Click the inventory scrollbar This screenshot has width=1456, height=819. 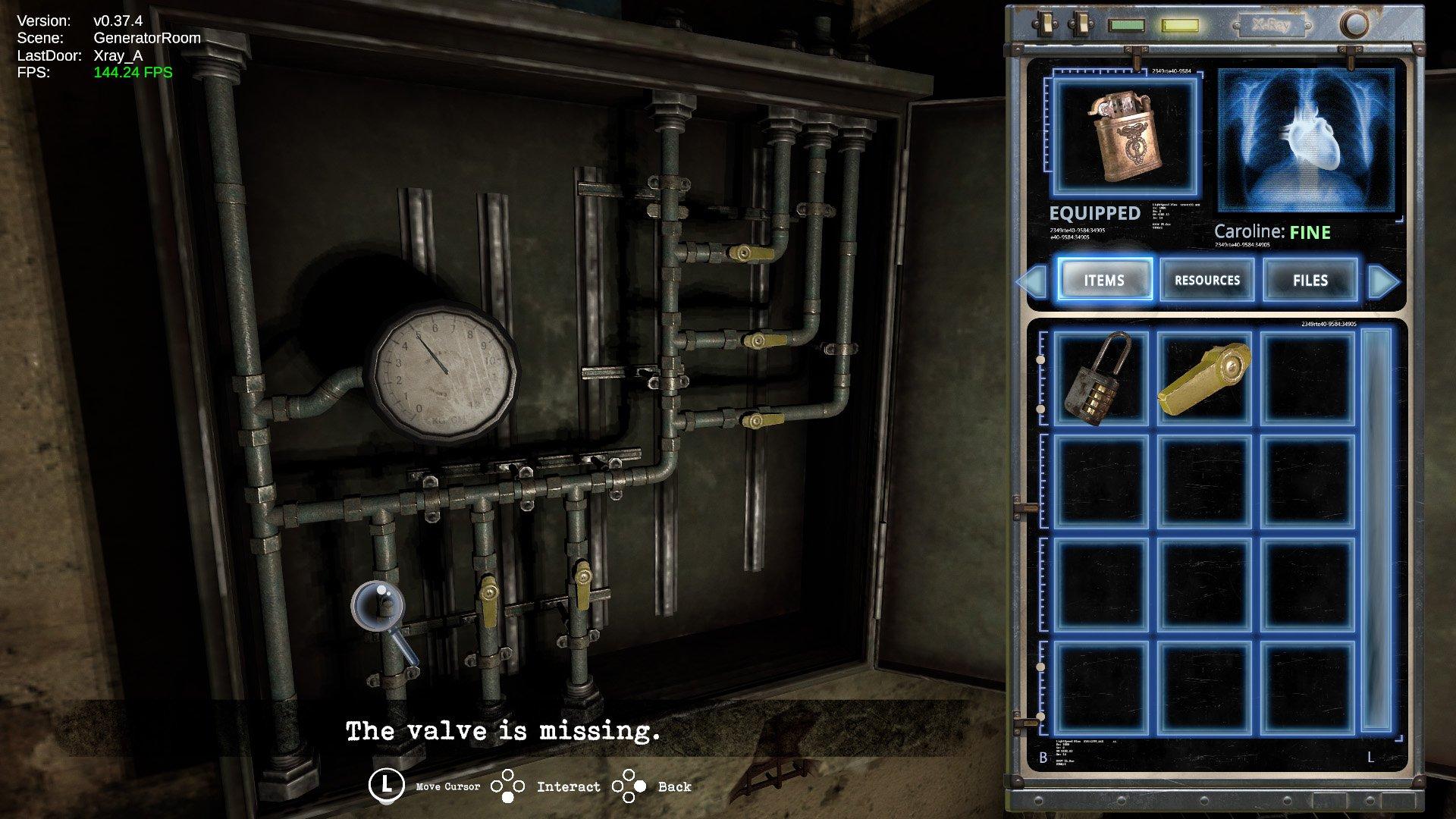1376,531
